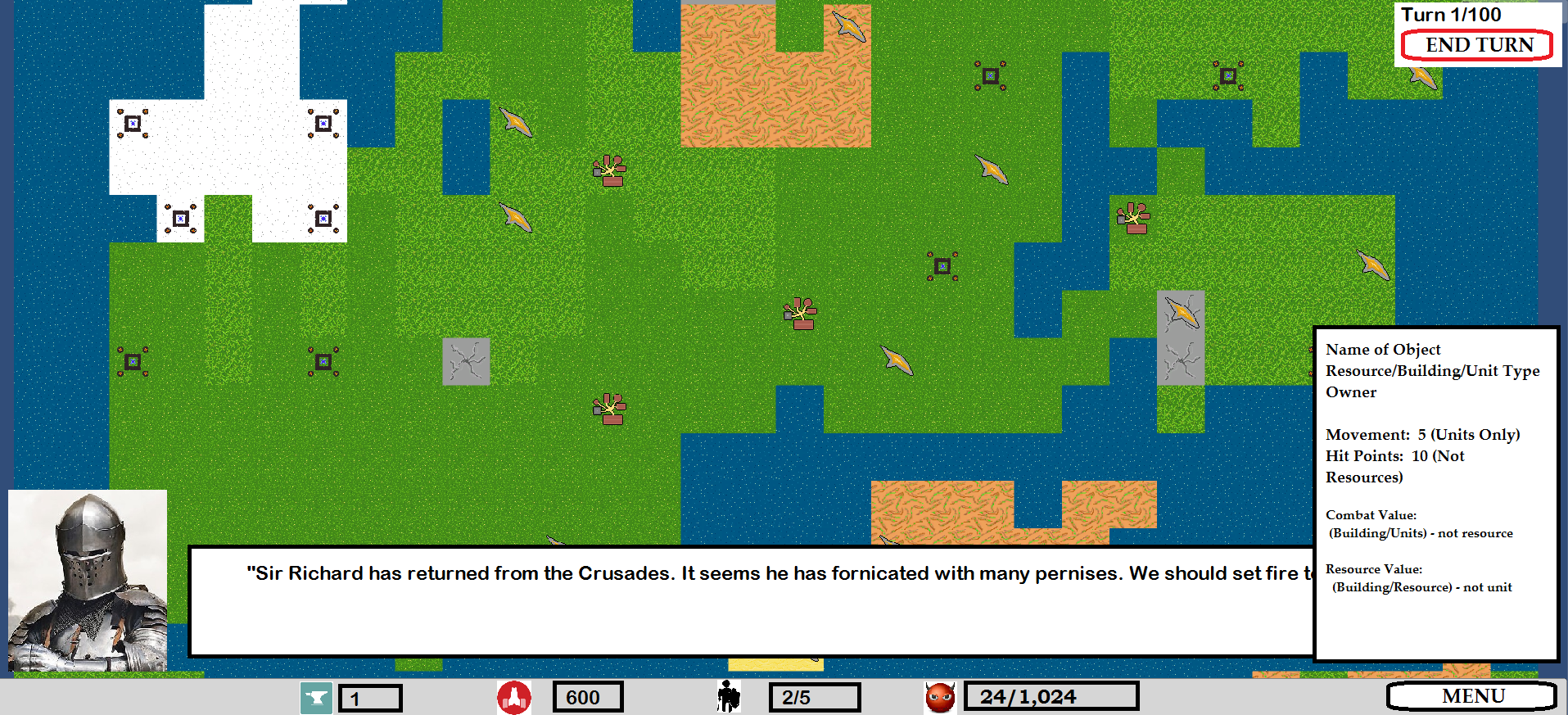The width and height of the screenshot is (1568, 715).
Task: Click the devil face enemy counter icon
Action: [940, 697]
